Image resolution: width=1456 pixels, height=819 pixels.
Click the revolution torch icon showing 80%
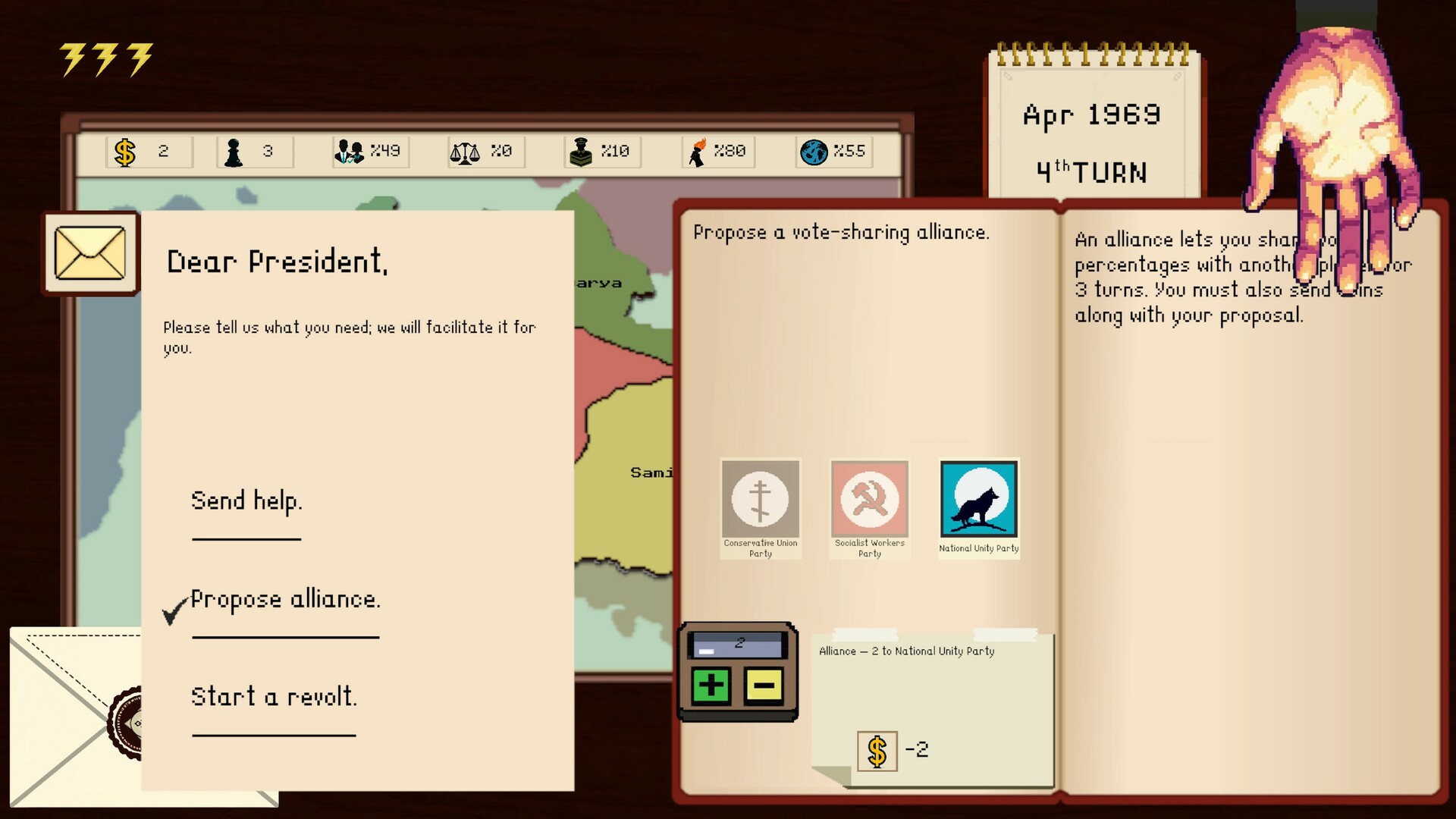(x=699, y=151)
